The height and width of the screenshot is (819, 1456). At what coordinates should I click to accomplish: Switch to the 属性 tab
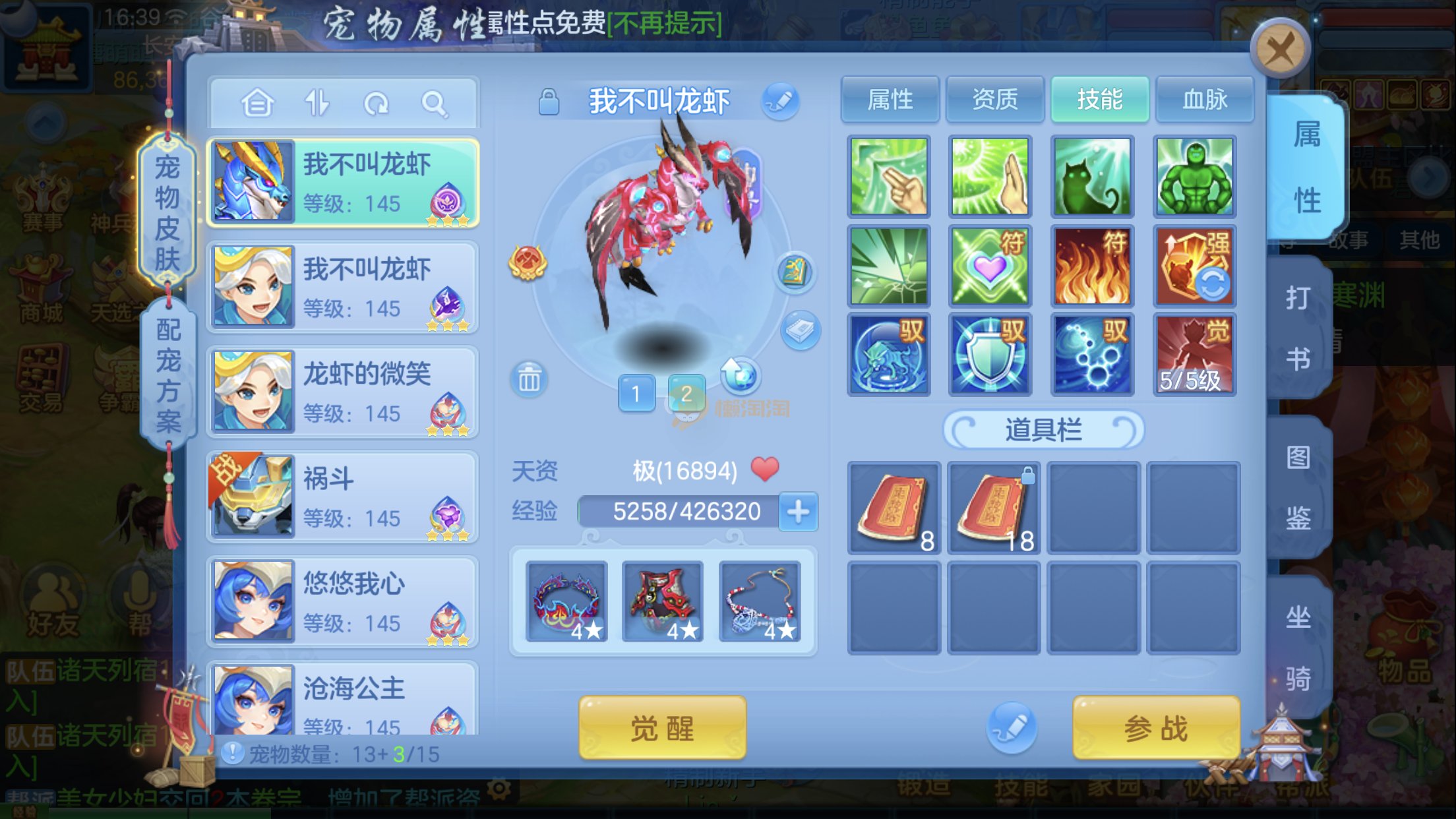890,100
